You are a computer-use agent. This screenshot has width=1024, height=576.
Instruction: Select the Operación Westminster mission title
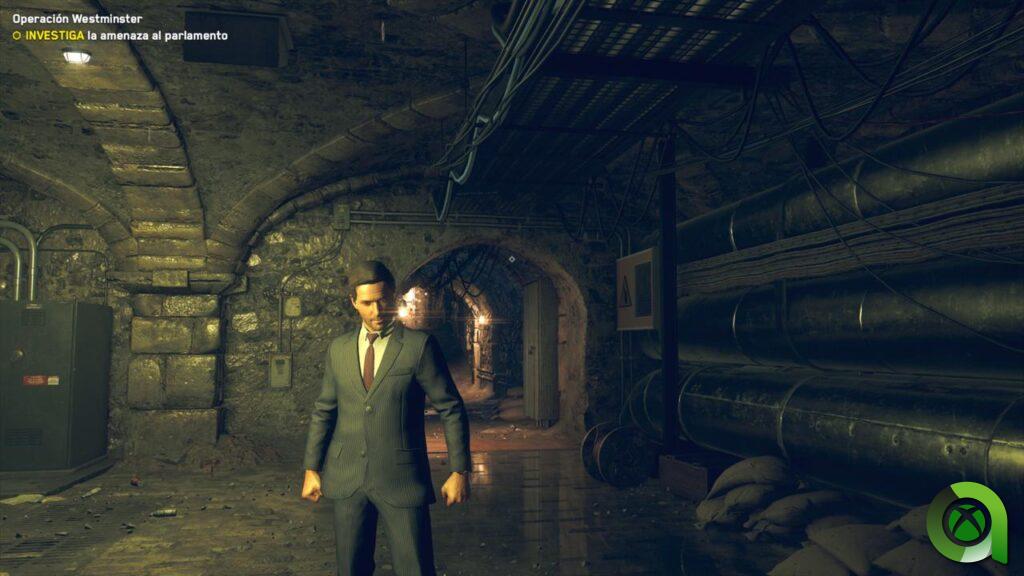coord(77,18)
